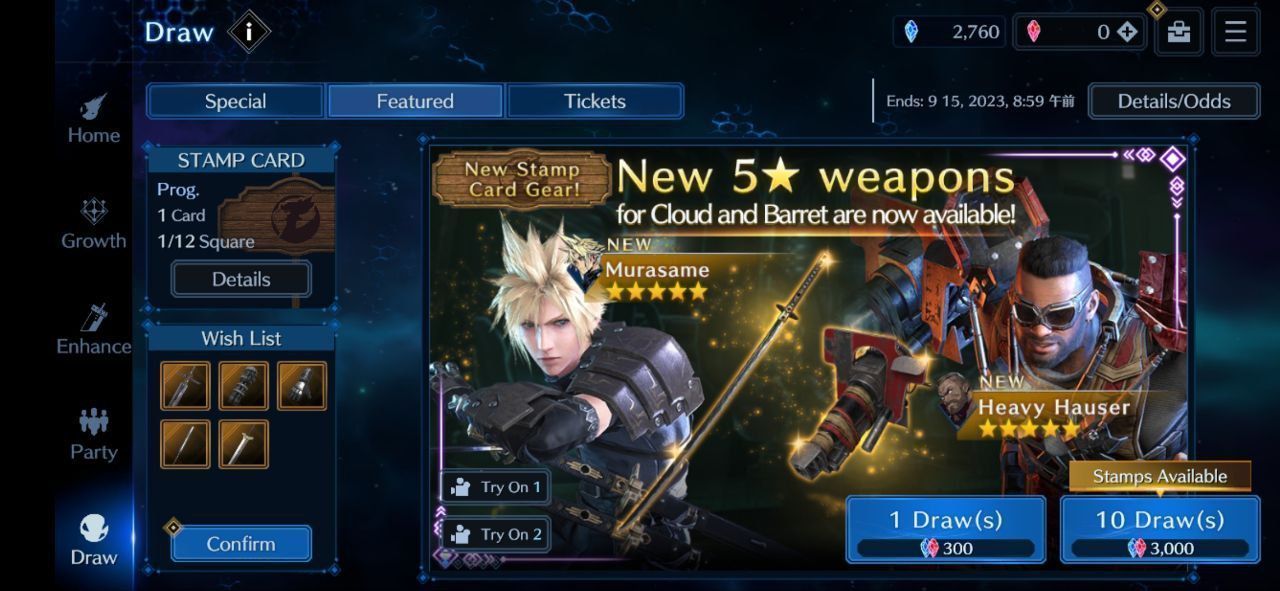
Task: Open the Growth menu
Action: tap(94, 225)
